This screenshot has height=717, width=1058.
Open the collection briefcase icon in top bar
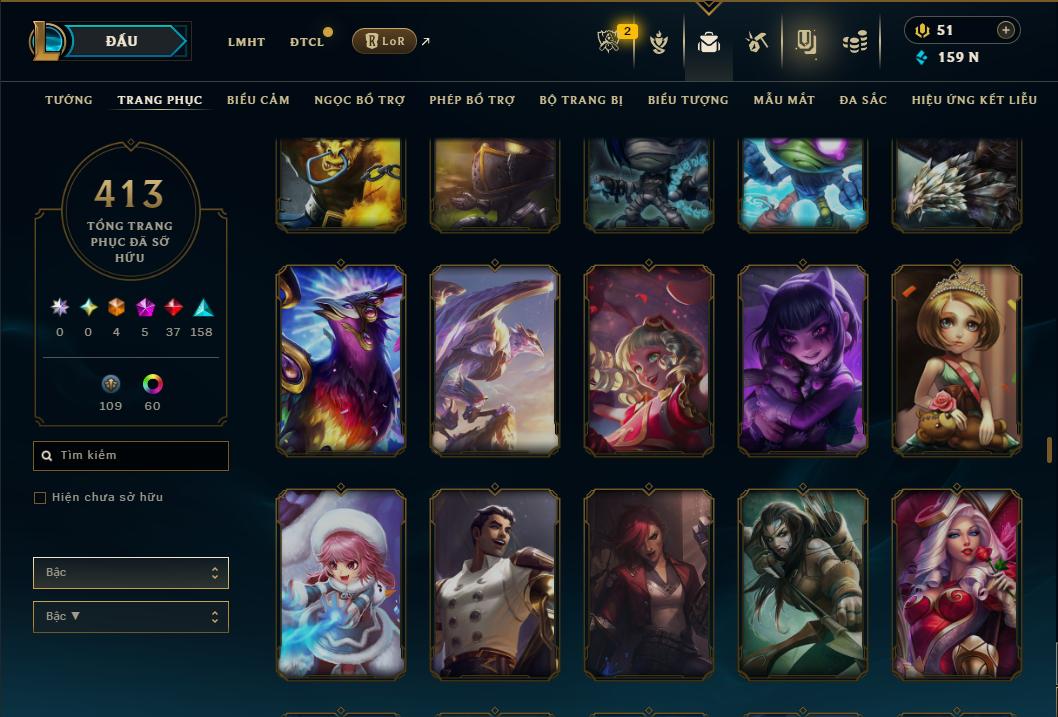[709, 42]
